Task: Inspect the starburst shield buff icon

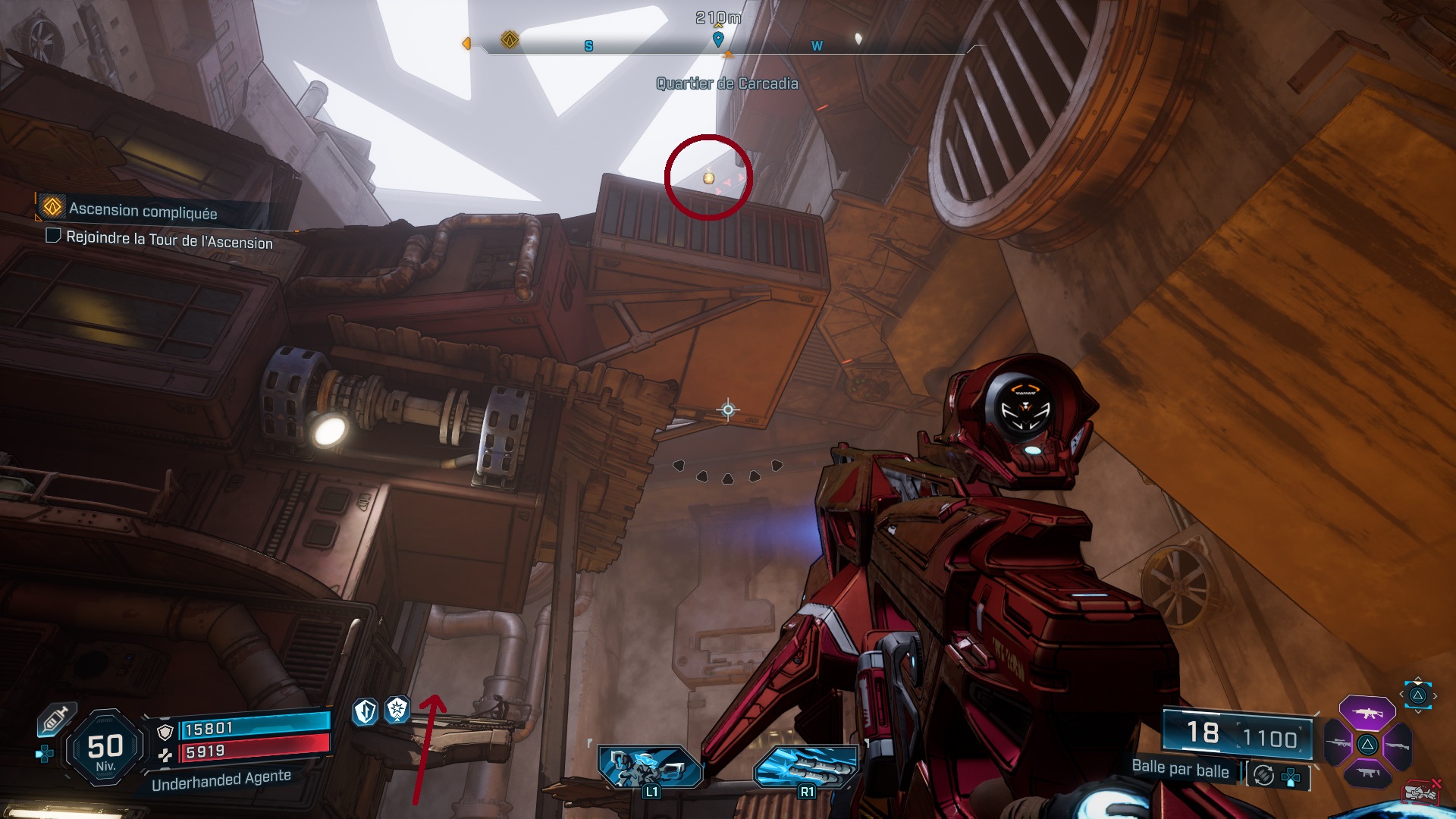Action: [397, 710]
